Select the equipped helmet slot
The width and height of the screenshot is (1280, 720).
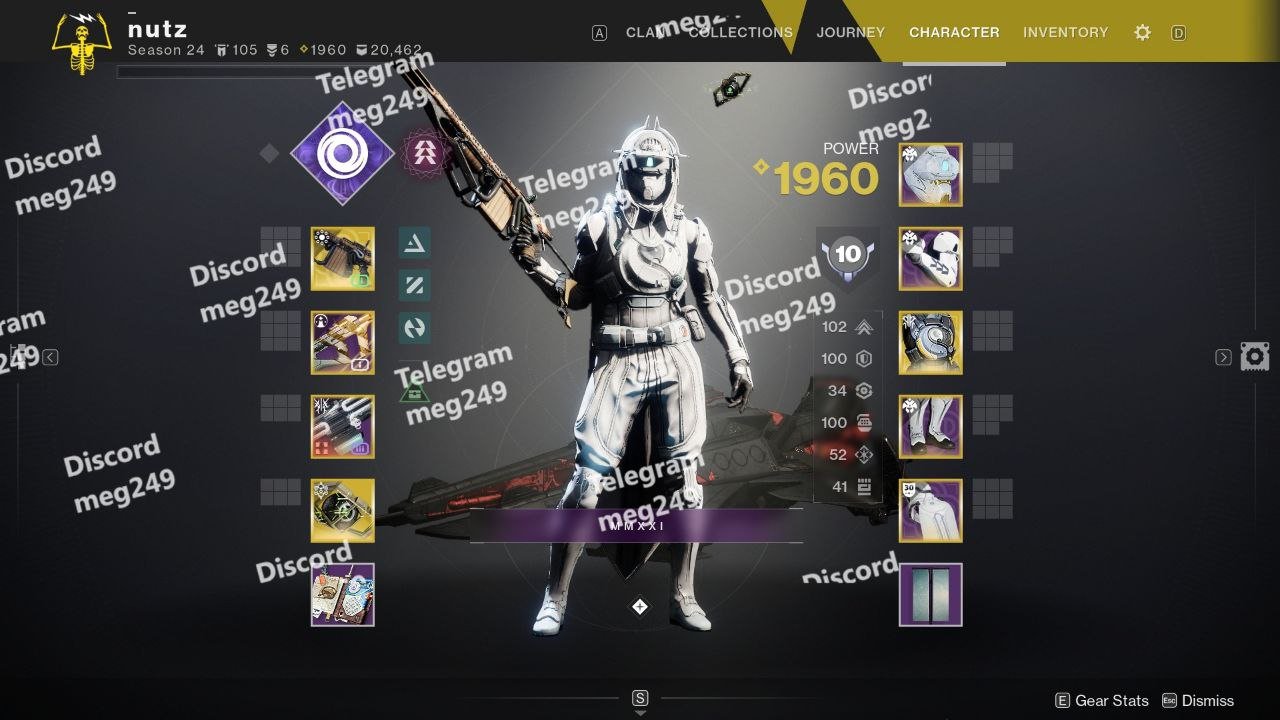click(930, 175)
